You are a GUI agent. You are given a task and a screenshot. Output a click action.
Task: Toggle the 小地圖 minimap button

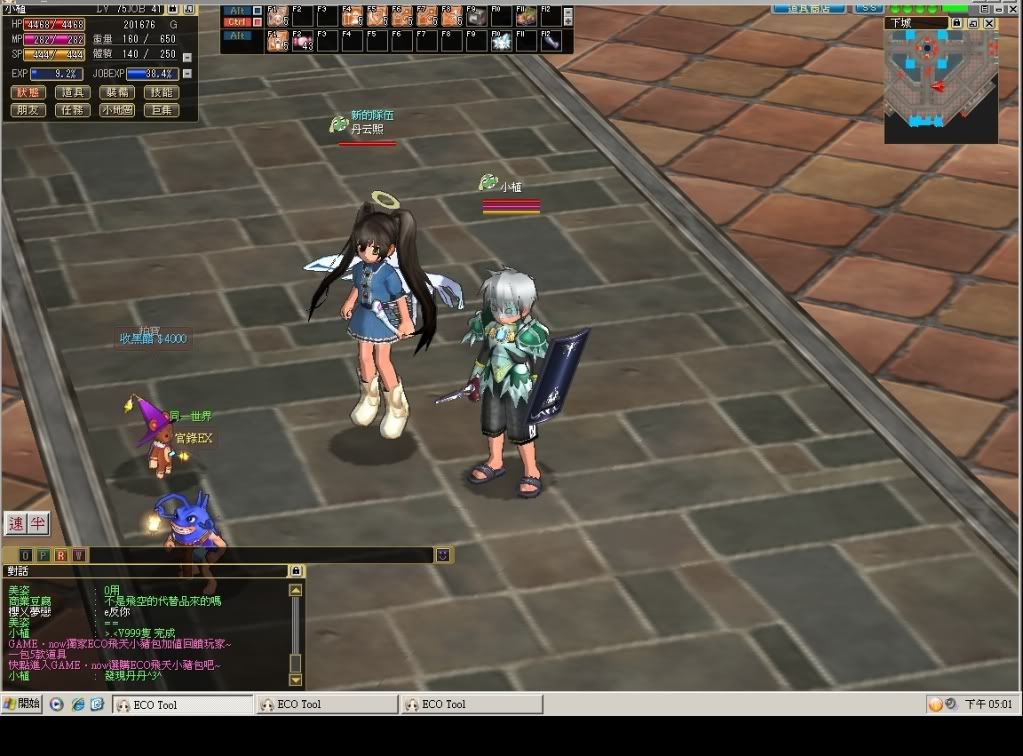click(117, 110)
